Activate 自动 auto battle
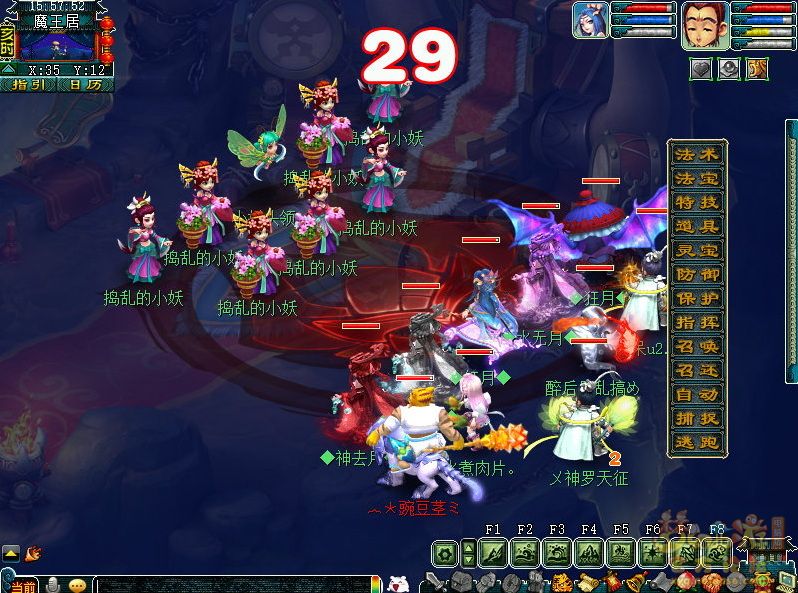 [697, 395]
